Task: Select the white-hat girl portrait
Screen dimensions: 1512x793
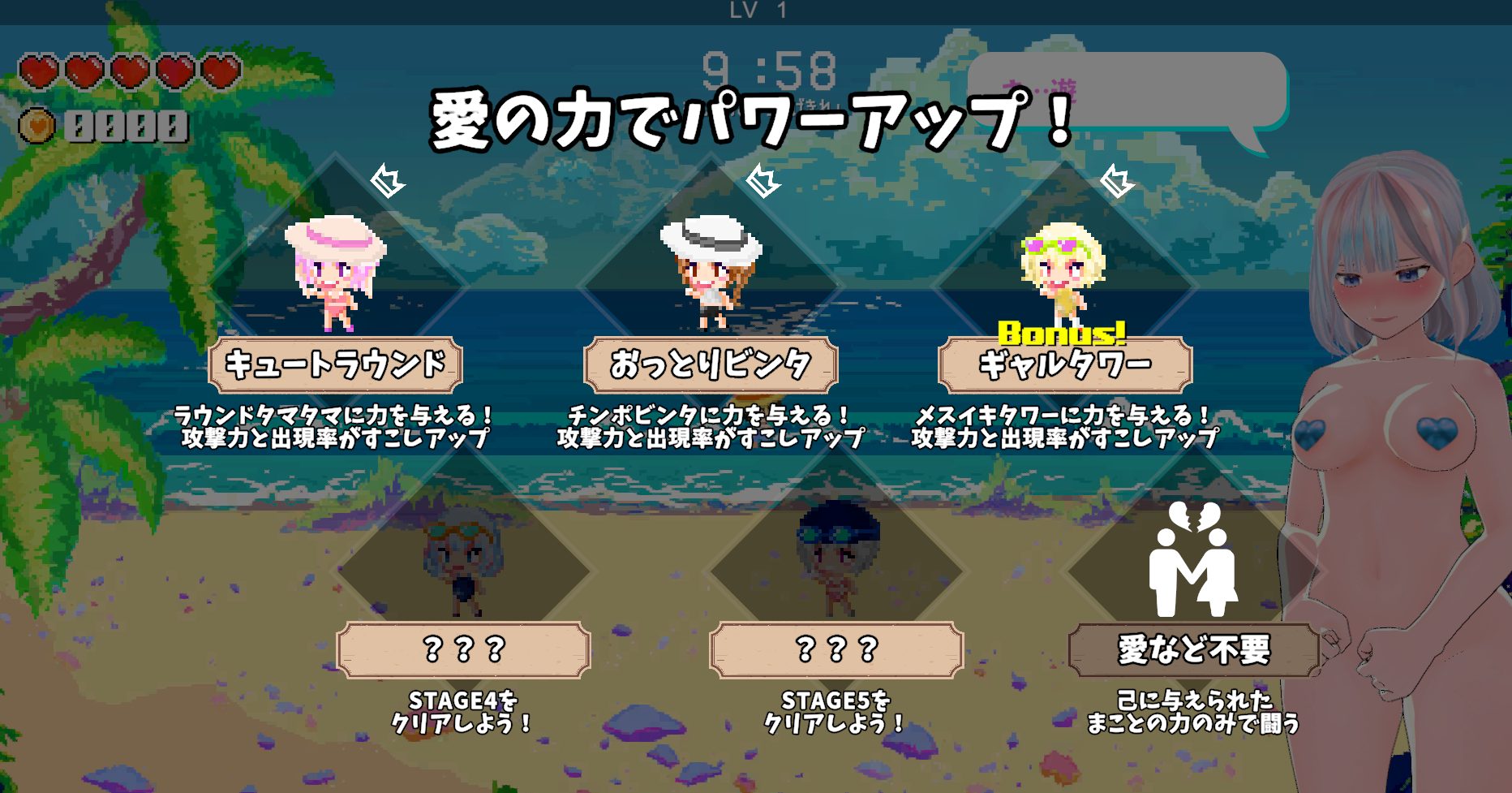Action: point(711,272)
